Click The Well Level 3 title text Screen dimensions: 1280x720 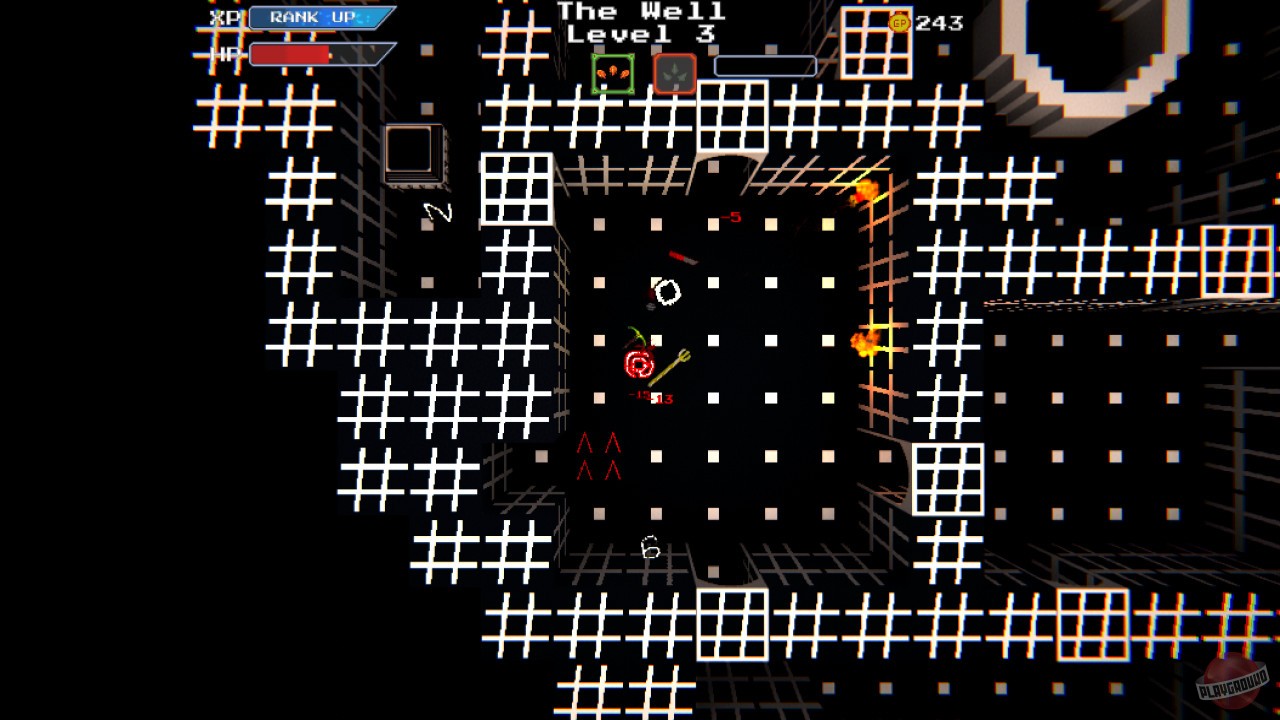click(640, 24)
